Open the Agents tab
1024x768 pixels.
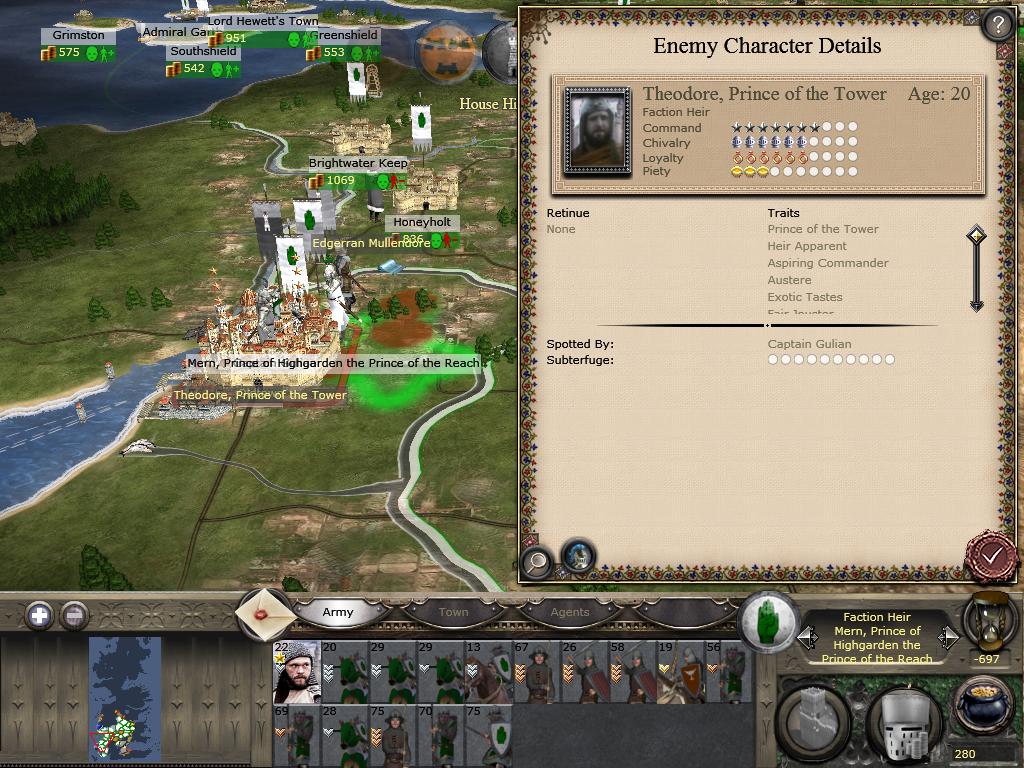pyautogui.click(x=570, y=612)
